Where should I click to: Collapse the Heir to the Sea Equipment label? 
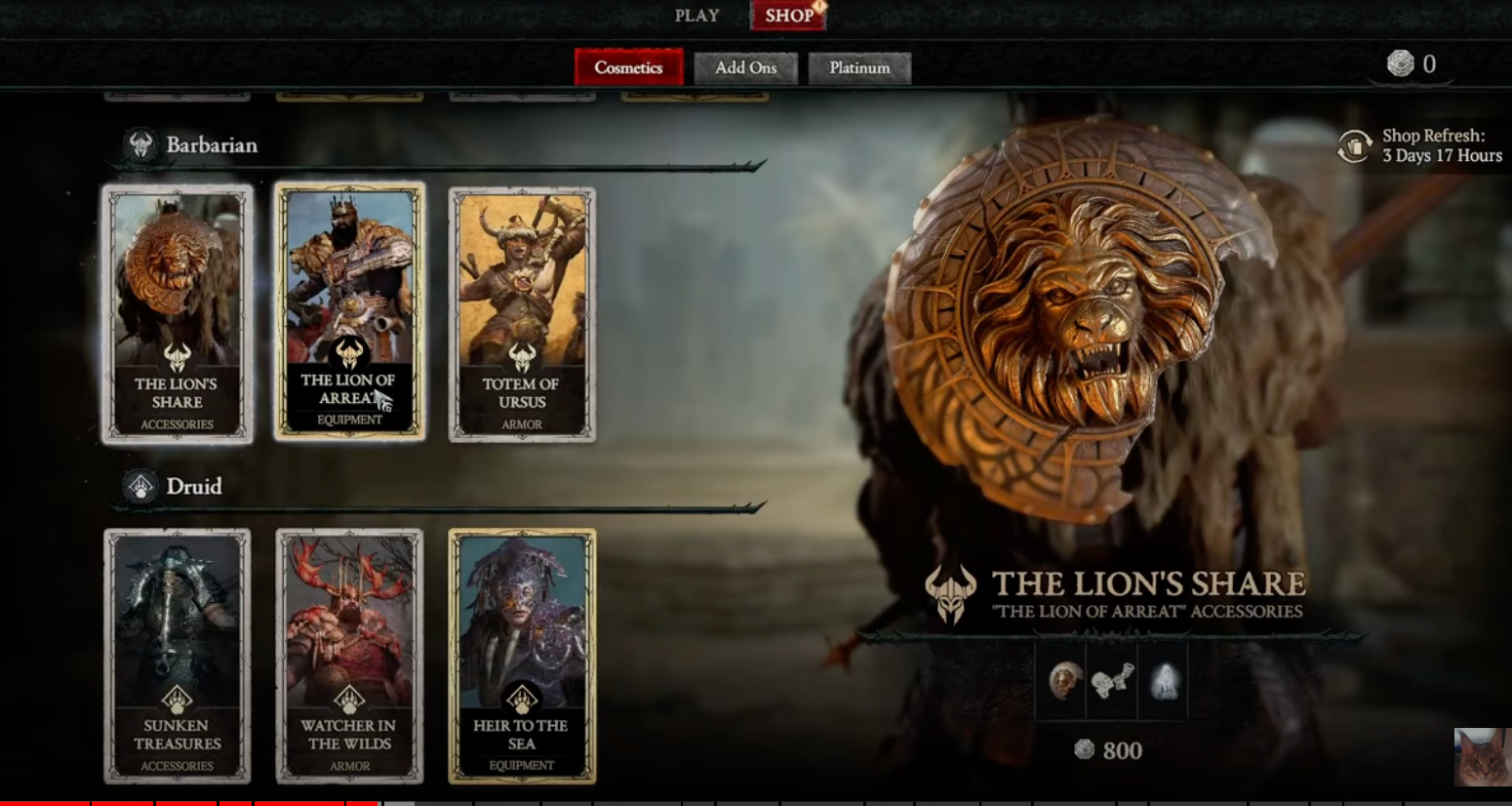click(x=522, y=766)
